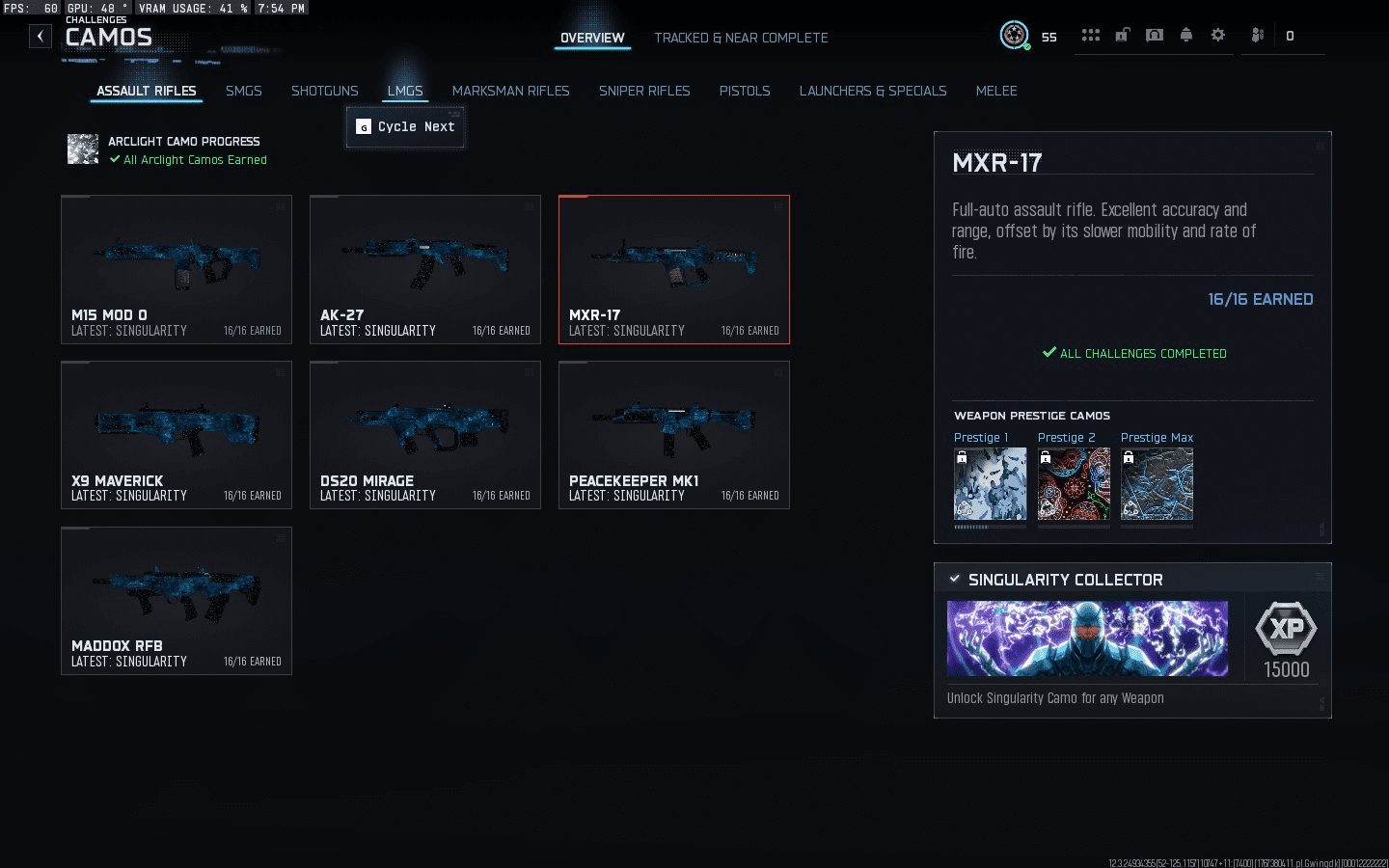The image size is (1389, 868).
Task: Open the social/friends icon in top bar
Action: pyautogui.click(x=1257, y=35)
